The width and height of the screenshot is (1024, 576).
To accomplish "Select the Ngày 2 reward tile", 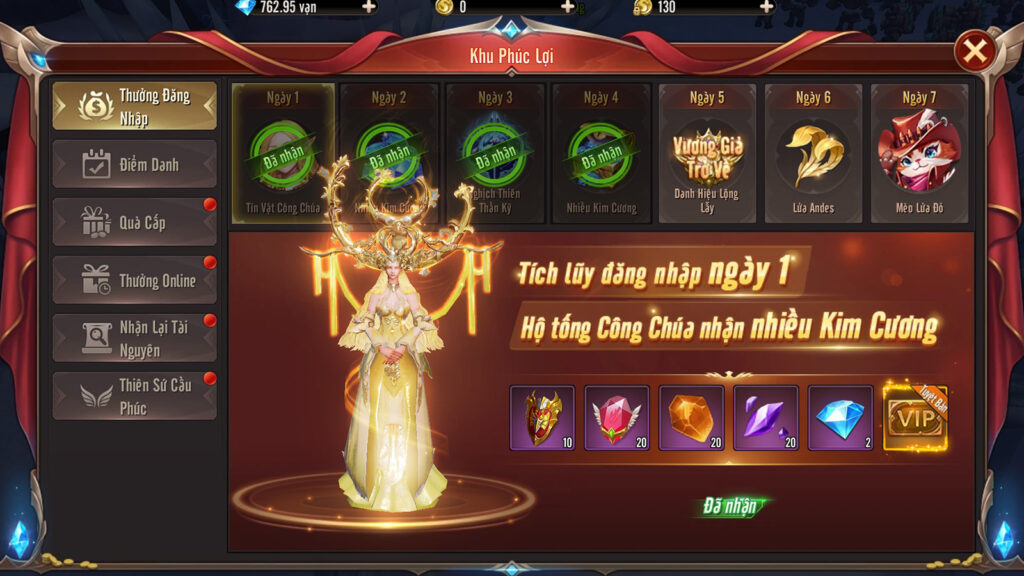I will [389, 153].
